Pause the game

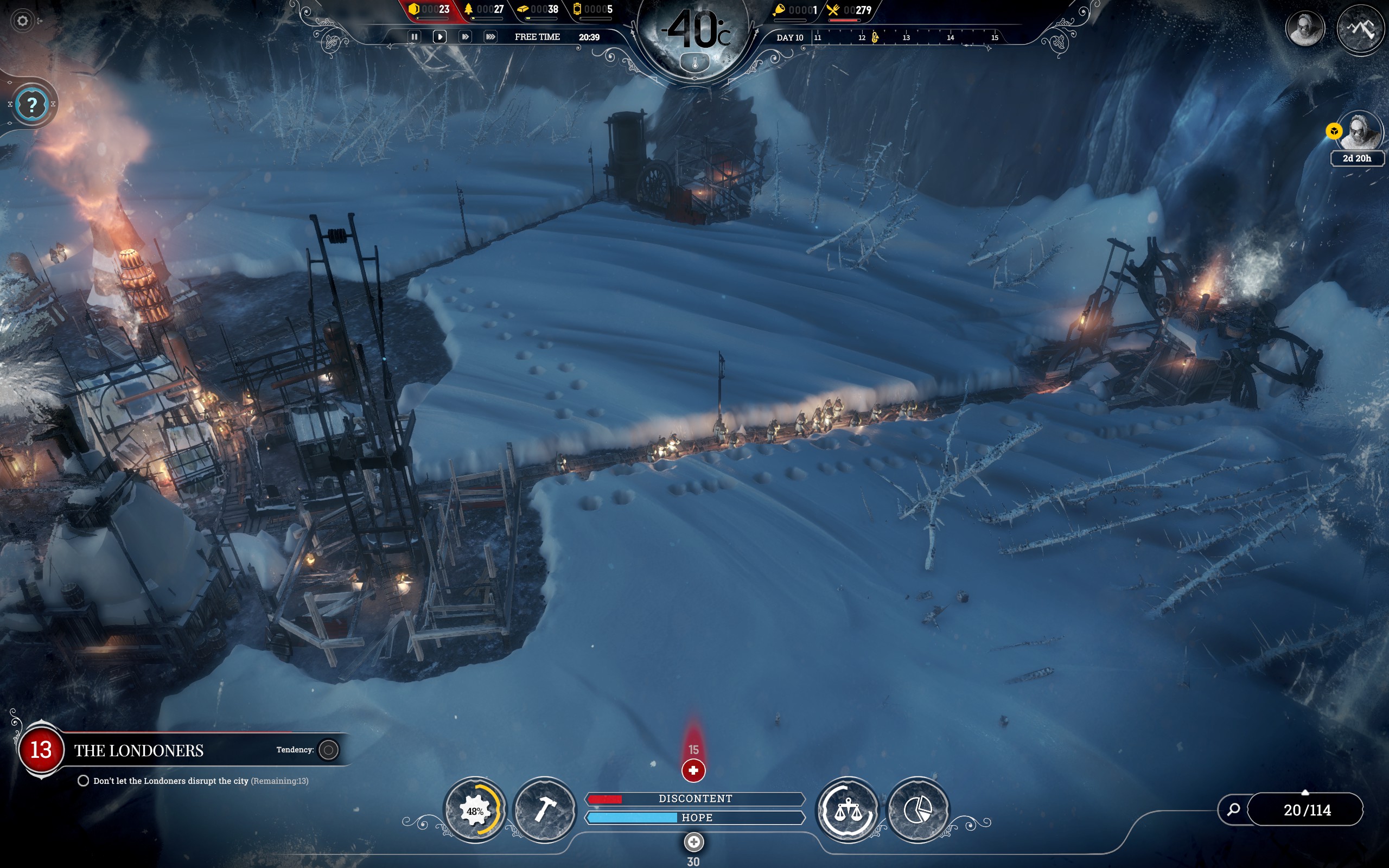414,37
